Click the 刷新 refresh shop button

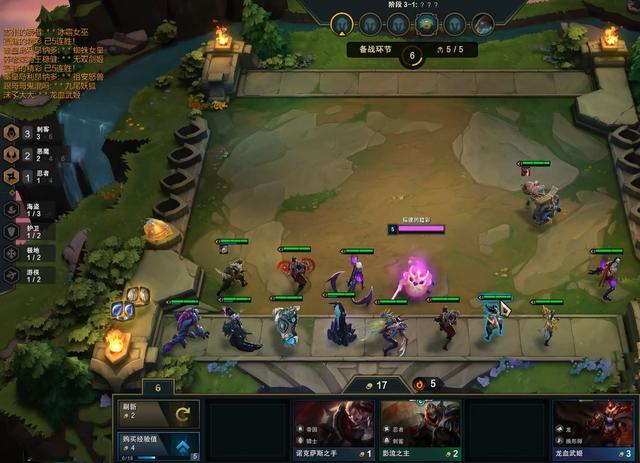pos(157,413)
